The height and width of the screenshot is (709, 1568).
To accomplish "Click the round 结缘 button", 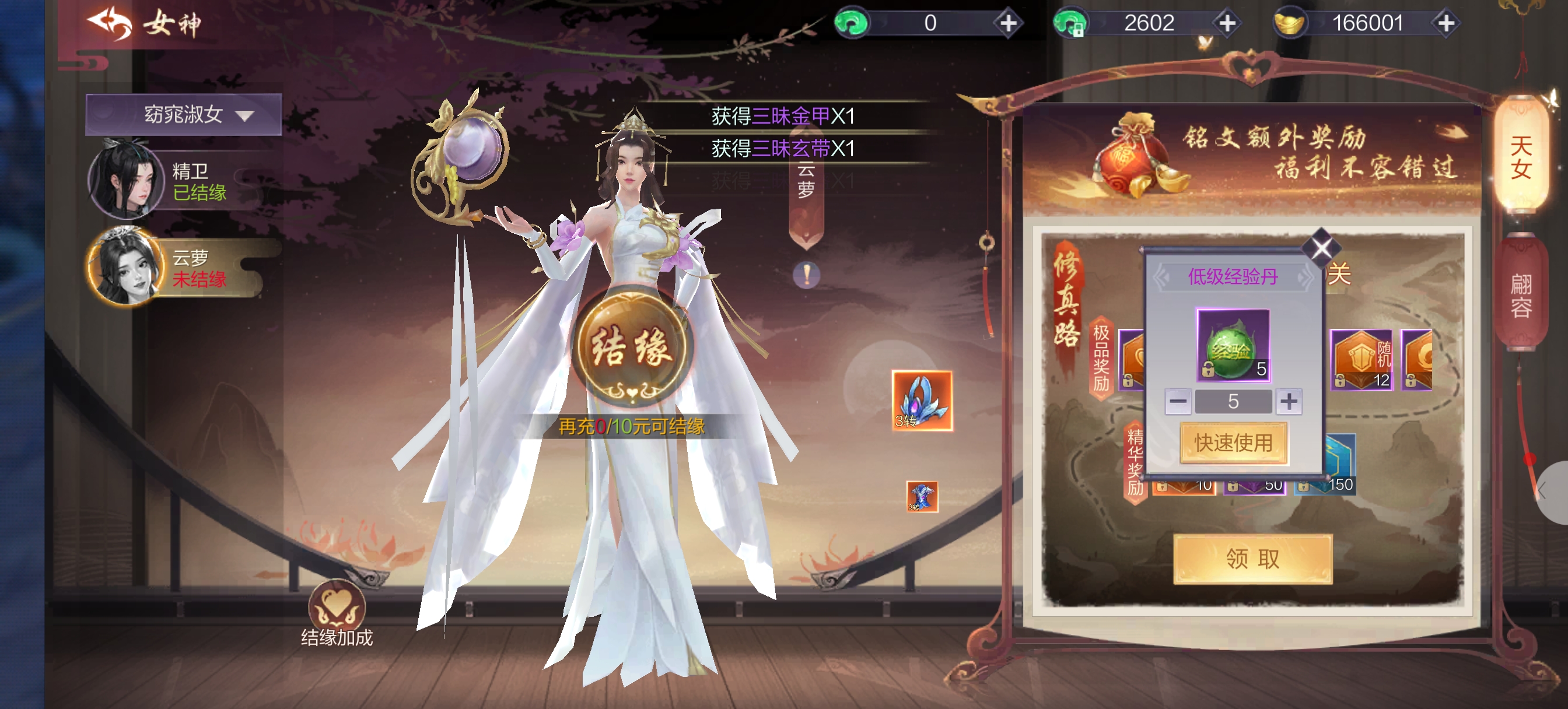I will tap(632, 347).
